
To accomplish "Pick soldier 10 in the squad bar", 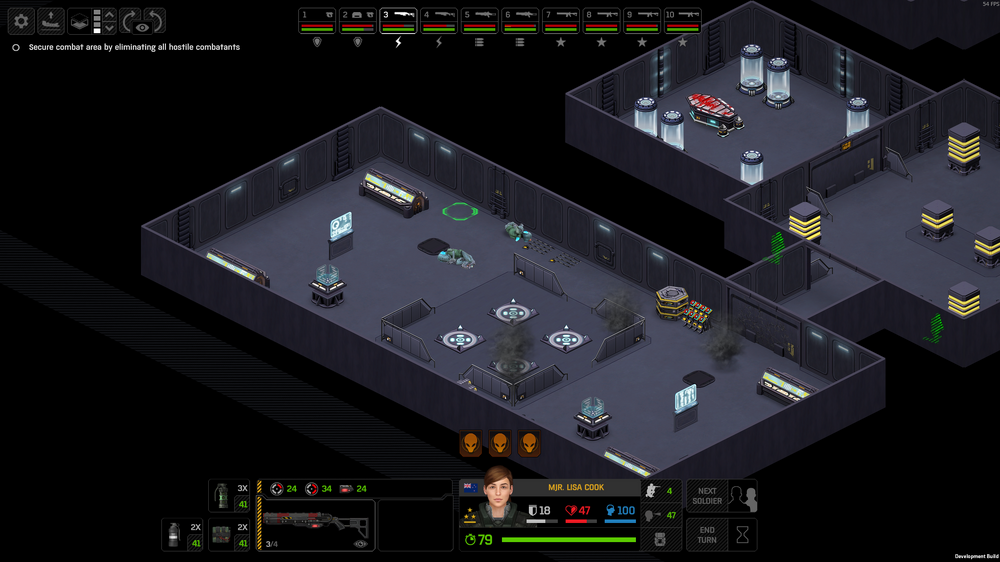I will 683,20.
